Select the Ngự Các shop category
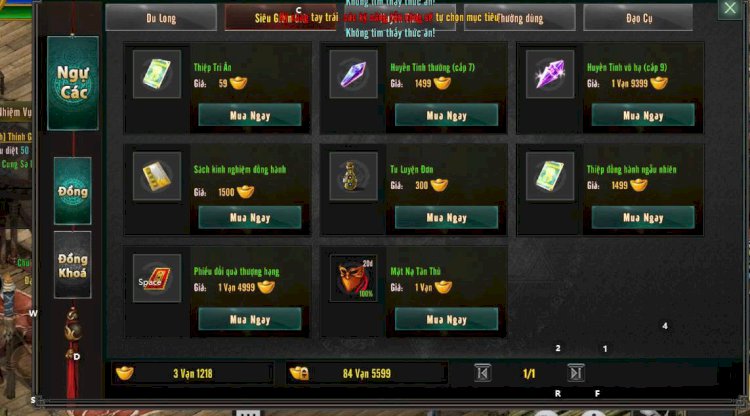 tap(73, 83)
